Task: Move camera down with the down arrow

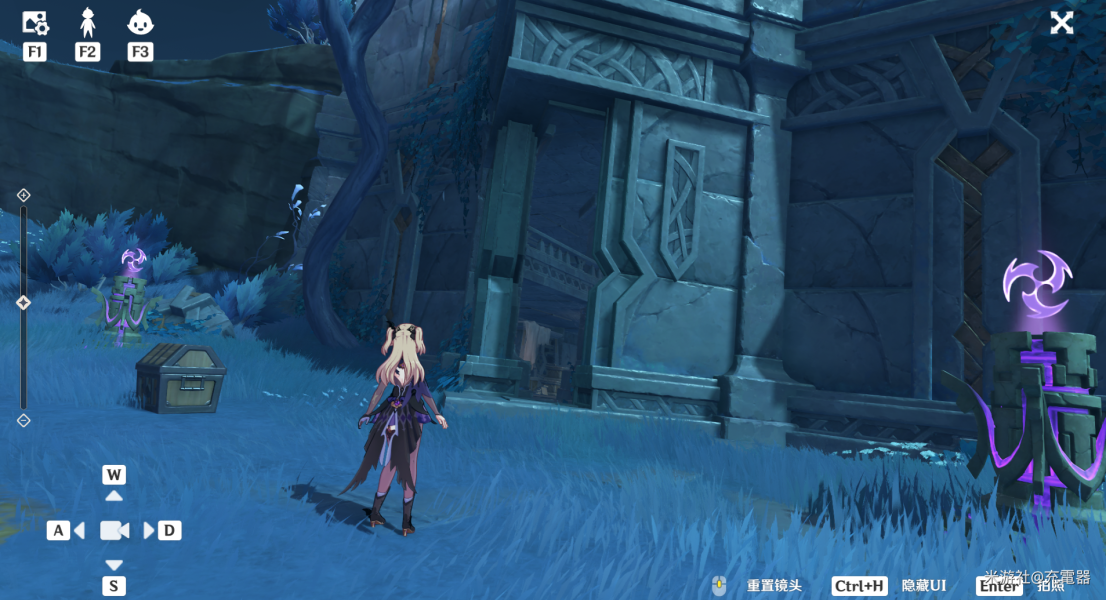Action: click(x=114, y=565)
